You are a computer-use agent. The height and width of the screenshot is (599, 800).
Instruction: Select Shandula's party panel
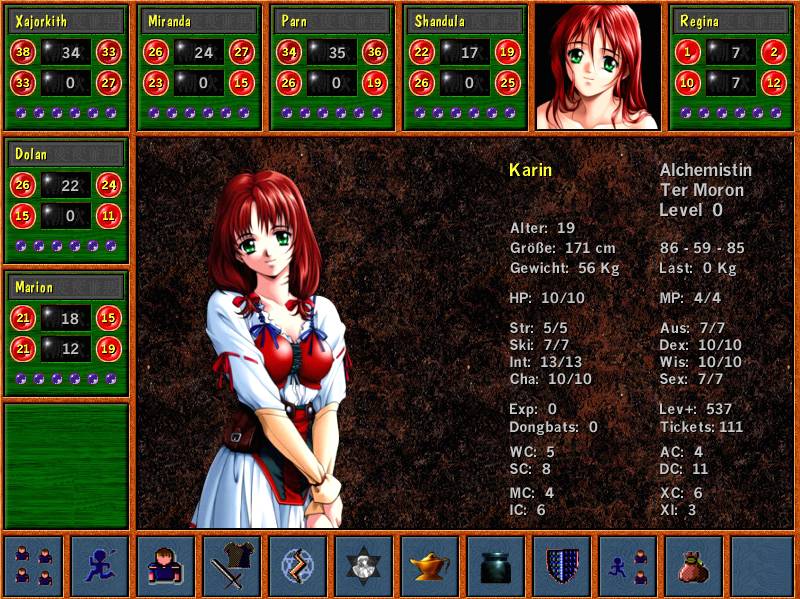coord(465,67)
